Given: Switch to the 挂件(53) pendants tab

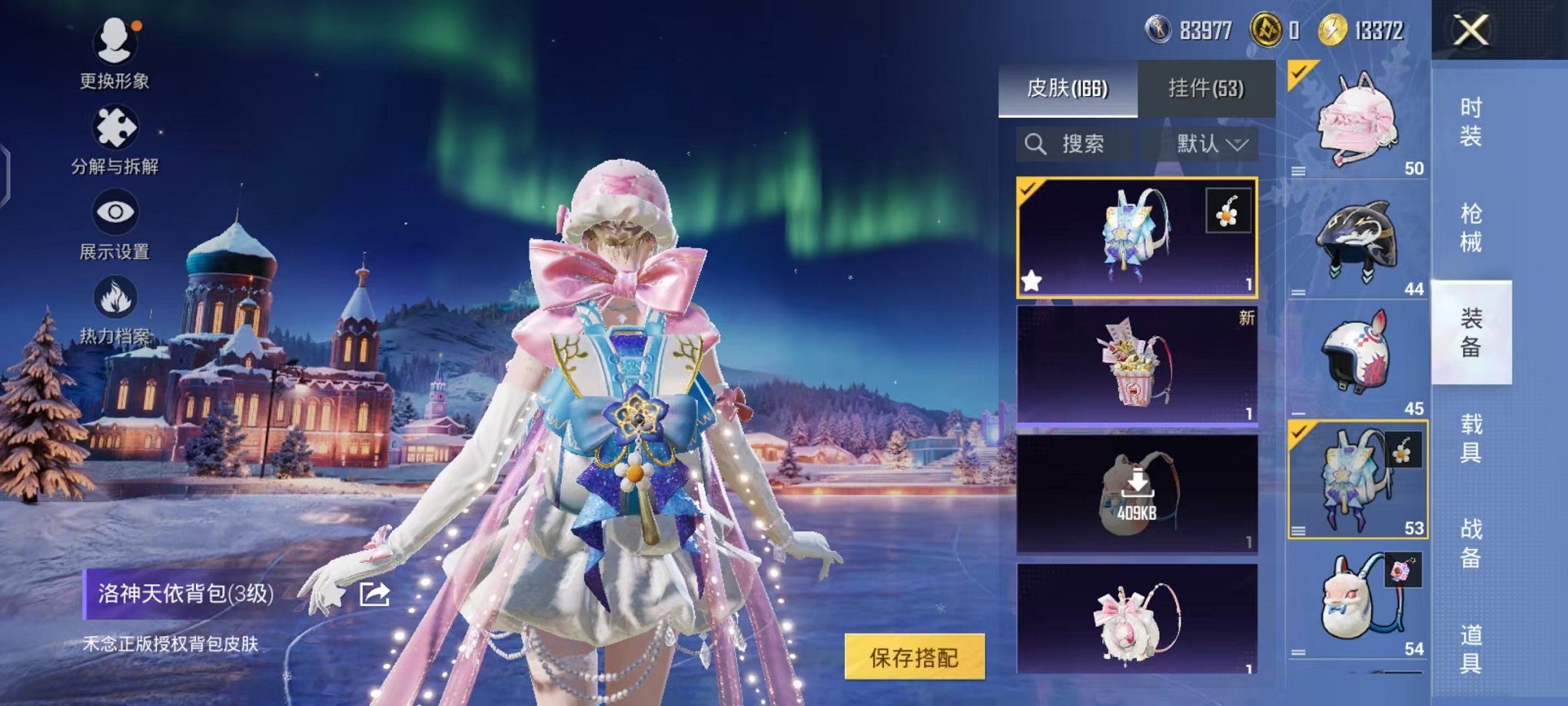Looking at the screenshot, I should [x=1207, y=88].
